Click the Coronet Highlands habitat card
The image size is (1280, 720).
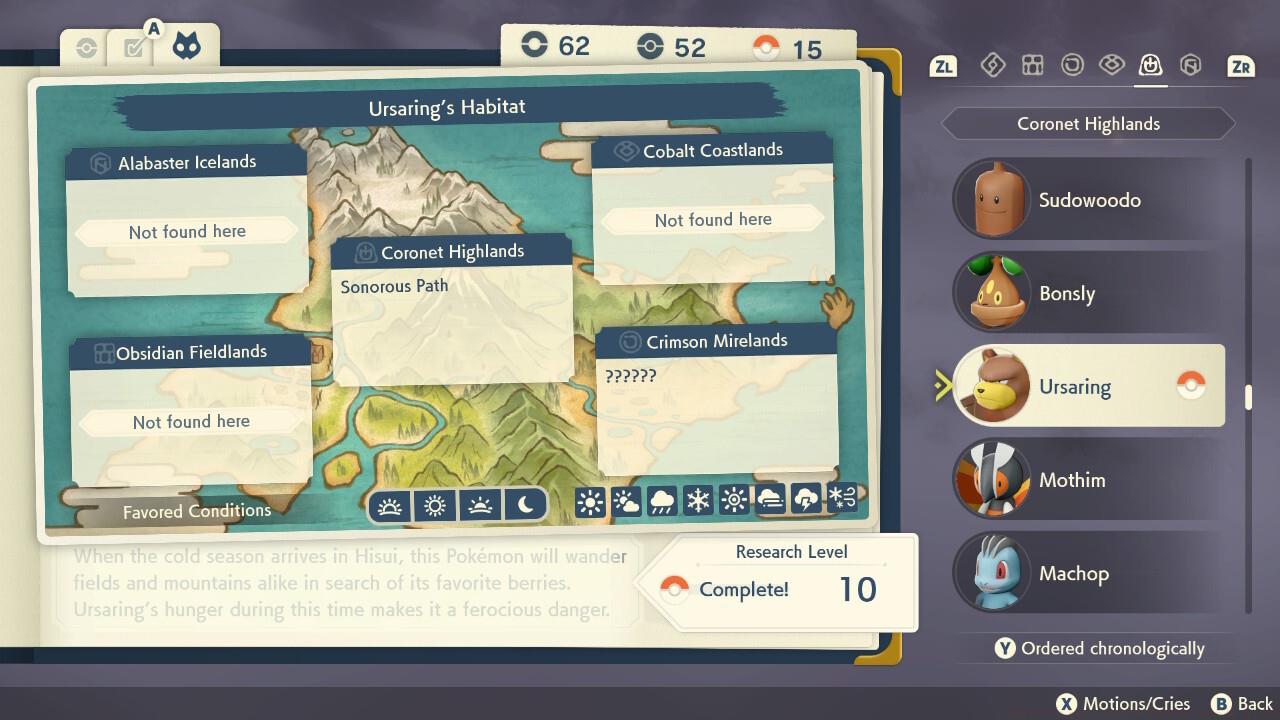point(452,310)
